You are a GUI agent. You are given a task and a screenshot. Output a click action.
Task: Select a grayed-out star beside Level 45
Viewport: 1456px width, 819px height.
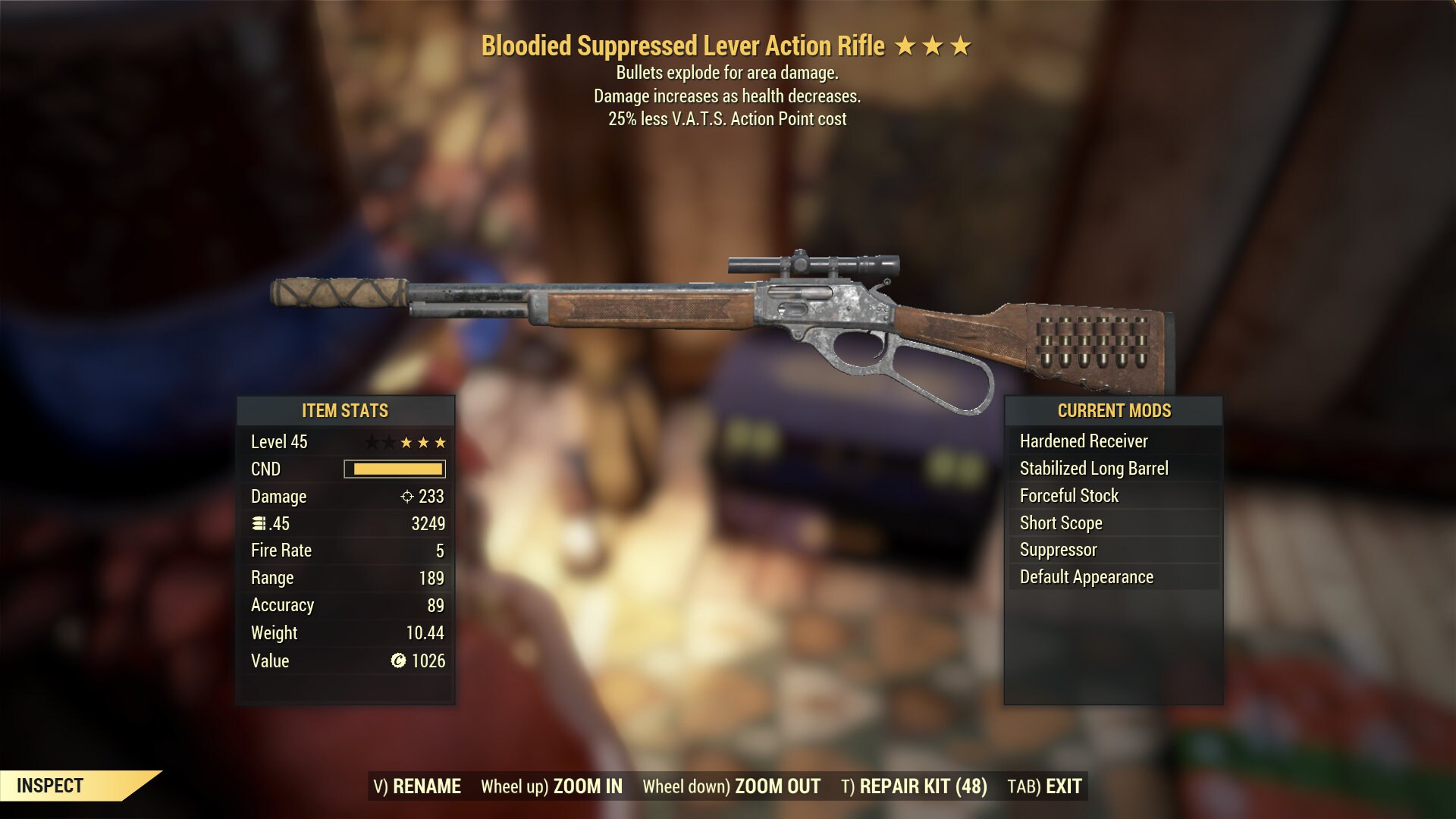click(371, 441)
